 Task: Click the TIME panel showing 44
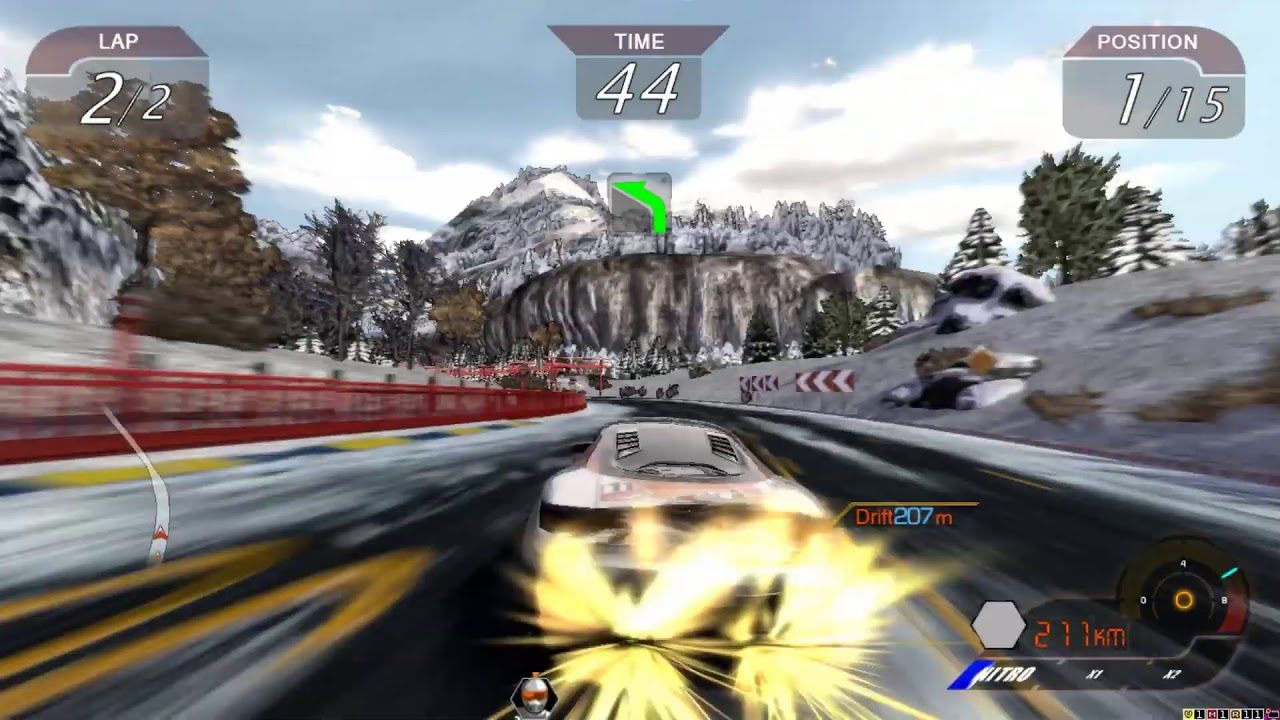[640, 75]
